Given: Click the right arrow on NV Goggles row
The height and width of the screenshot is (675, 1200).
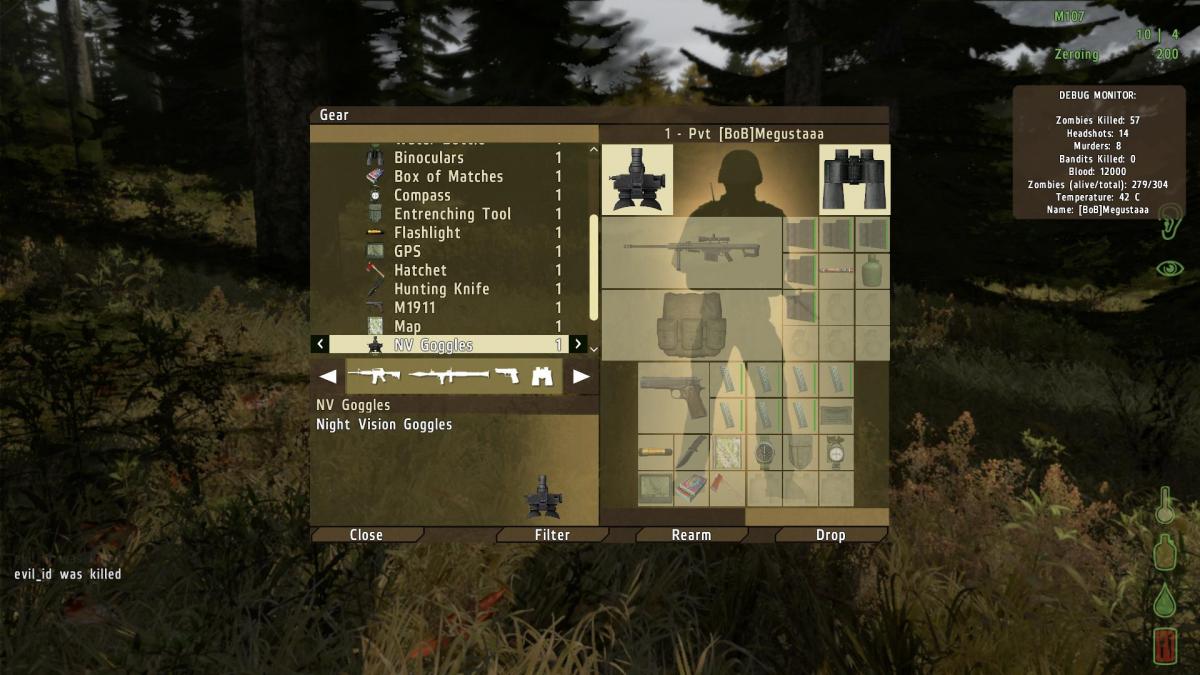Looking at the screenshot, I should (578, 345).
